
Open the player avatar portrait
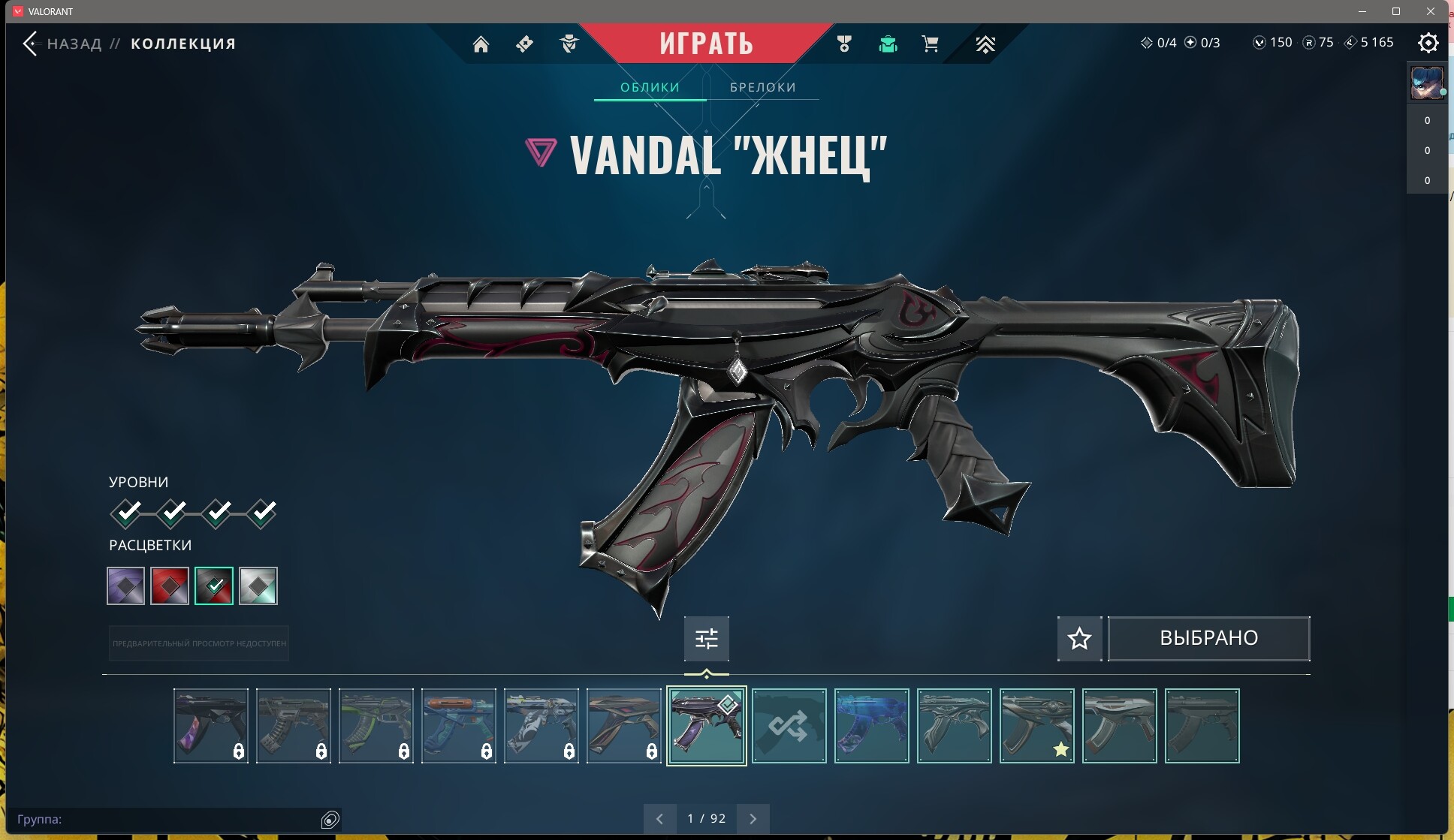pos(1426,83)
